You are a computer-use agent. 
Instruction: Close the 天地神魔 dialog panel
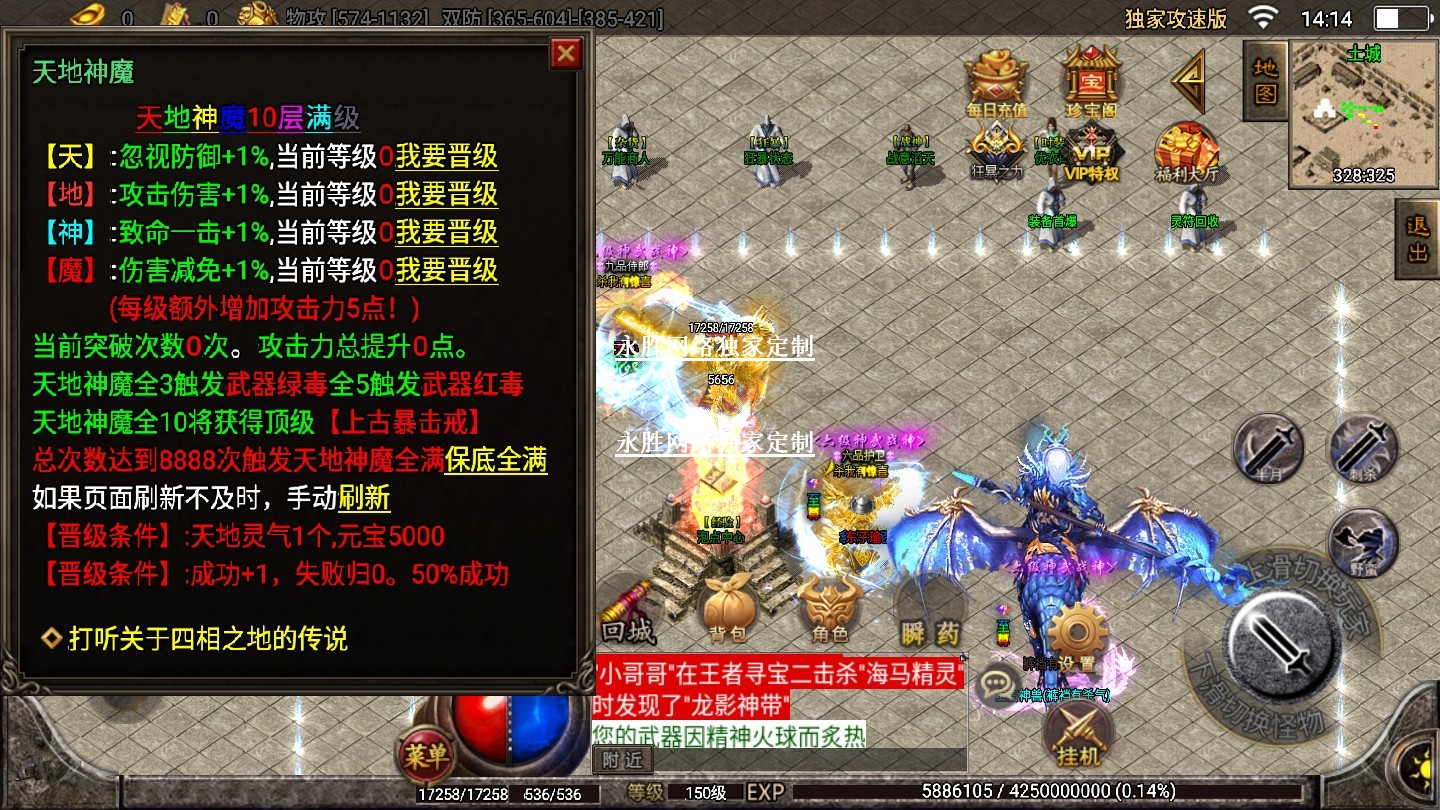pyautogui.click(x=566, y=53)
